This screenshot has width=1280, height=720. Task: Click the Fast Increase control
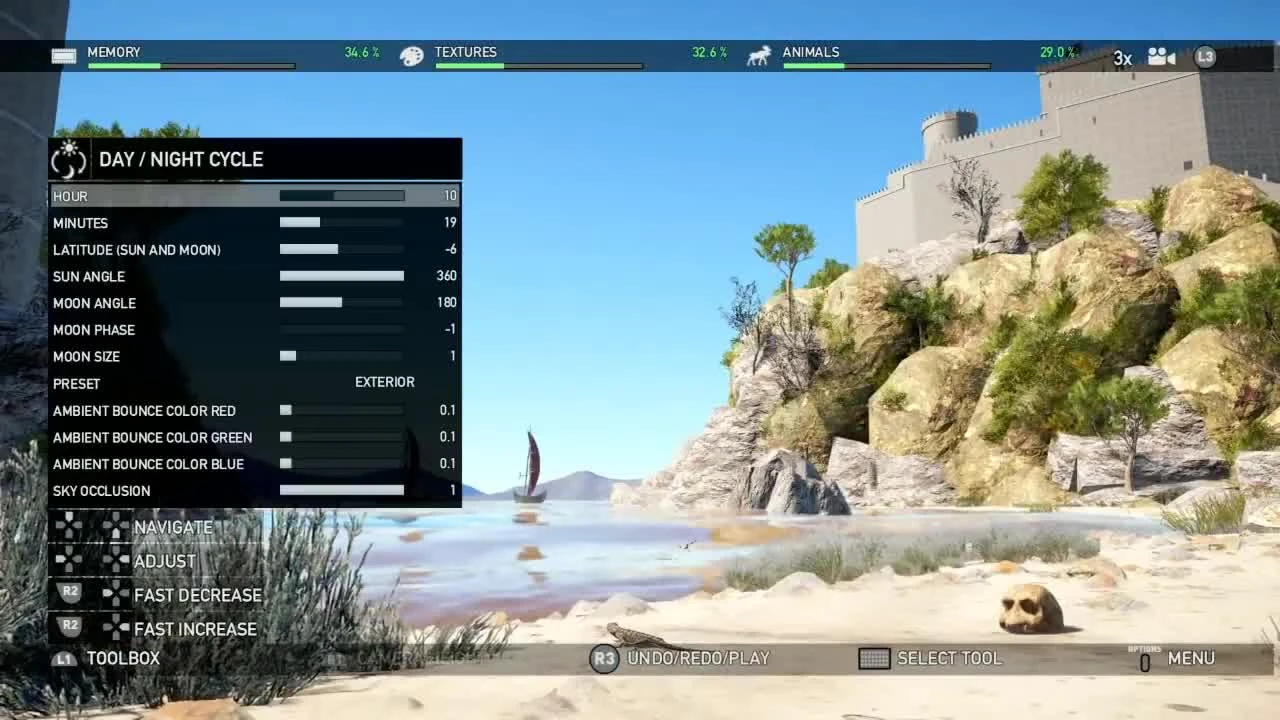196,629
